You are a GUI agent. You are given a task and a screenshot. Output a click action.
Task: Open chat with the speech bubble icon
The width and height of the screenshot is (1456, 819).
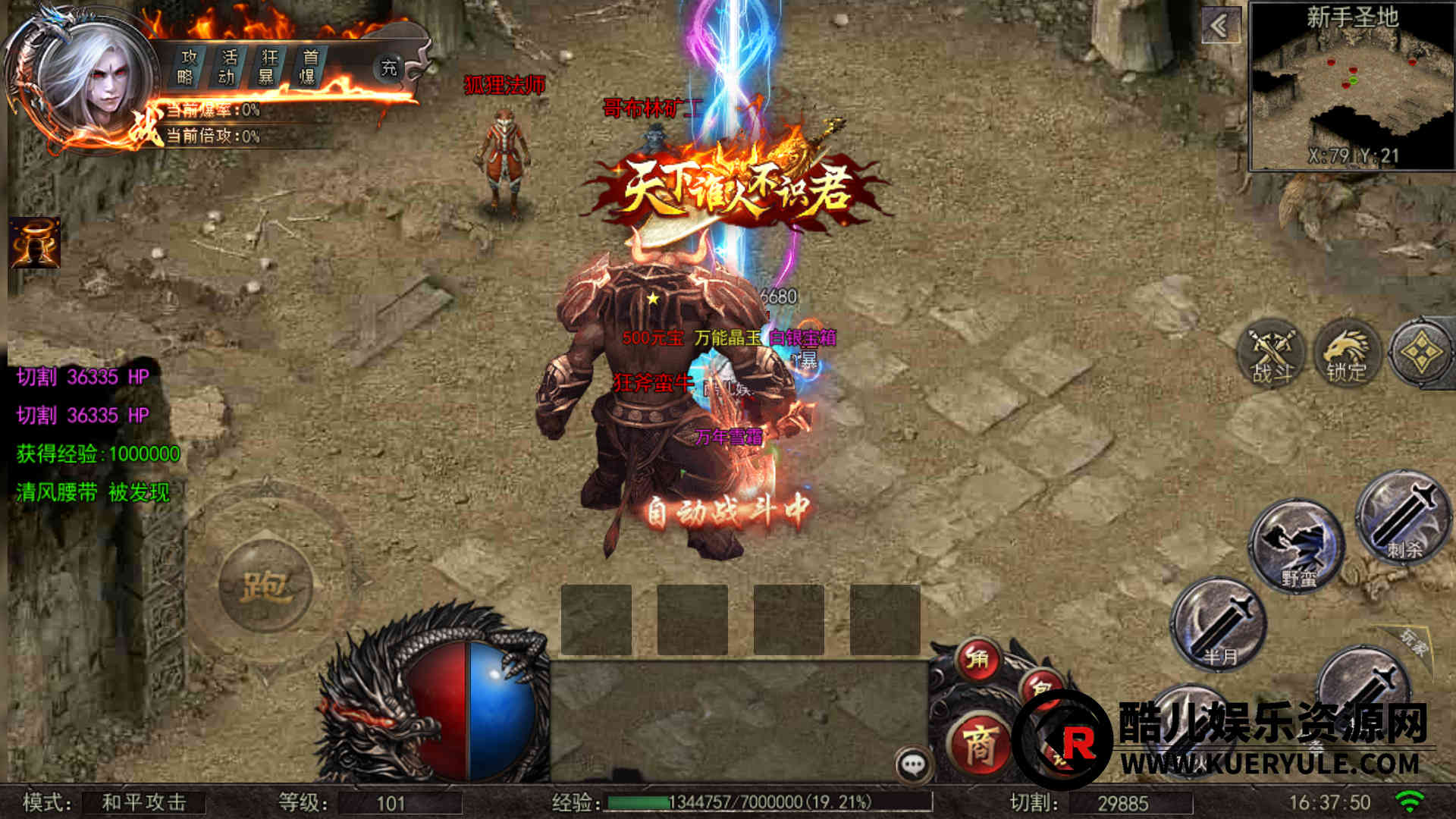pyautogui.click(x=913, y=764)
